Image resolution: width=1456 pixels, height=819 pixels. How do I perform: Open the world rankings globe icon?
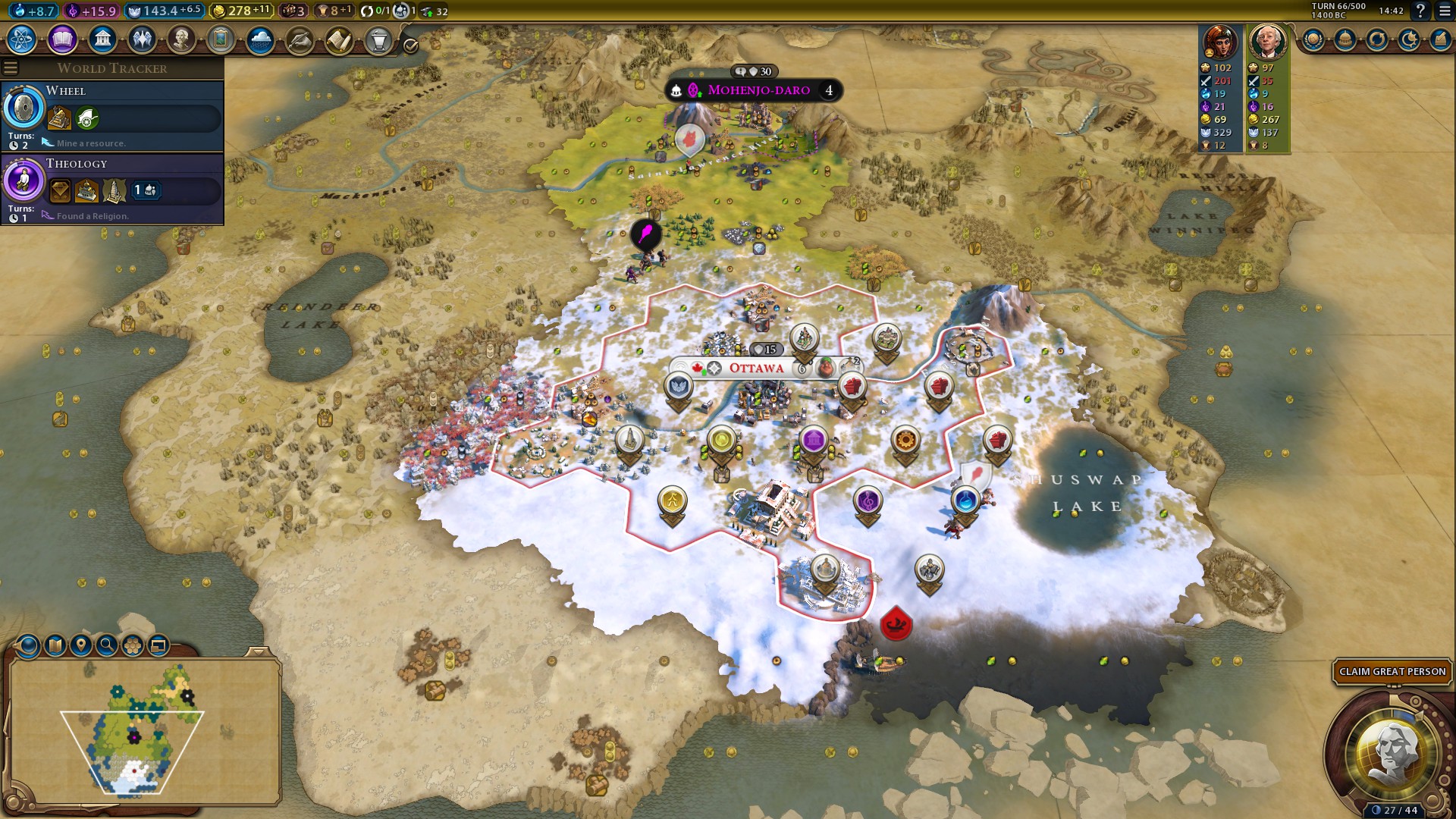click(1313, 39)
